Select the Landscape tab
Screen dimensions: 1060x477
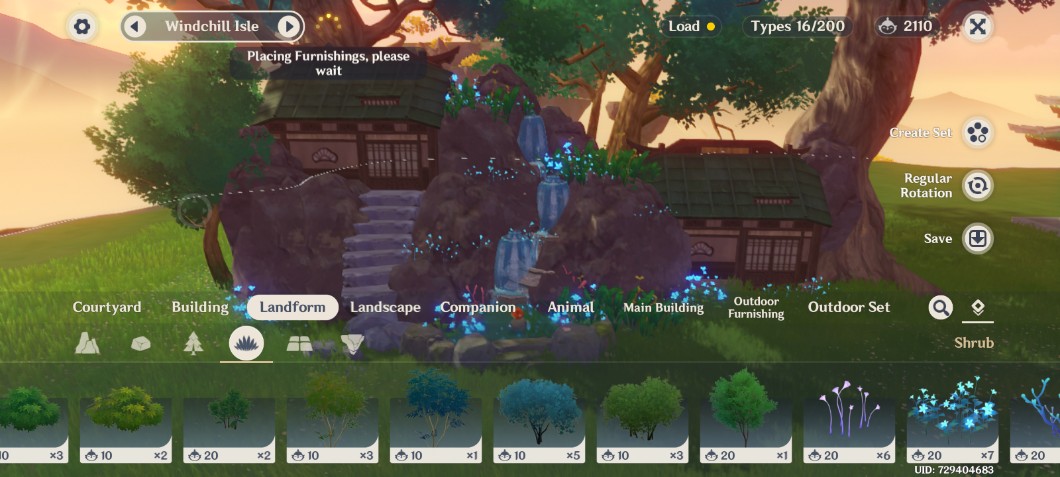(385, 307)
